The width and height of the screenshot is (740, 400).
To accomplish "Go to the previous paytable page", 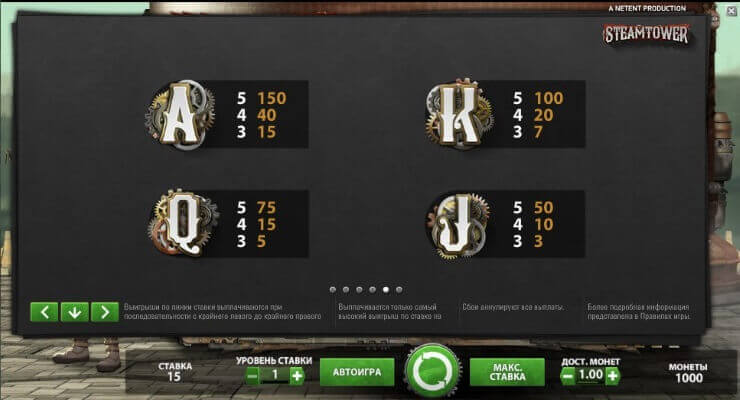I will (44, 312).
